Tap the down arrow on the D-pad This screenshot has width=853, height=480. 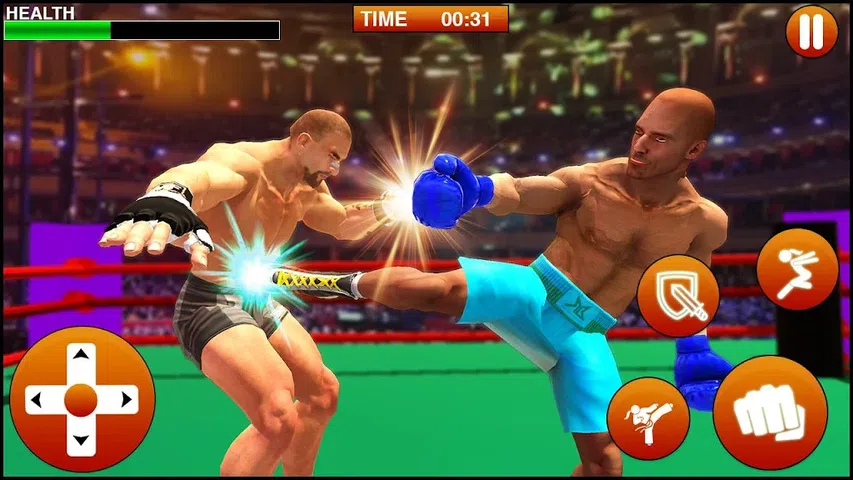(80, 441)
